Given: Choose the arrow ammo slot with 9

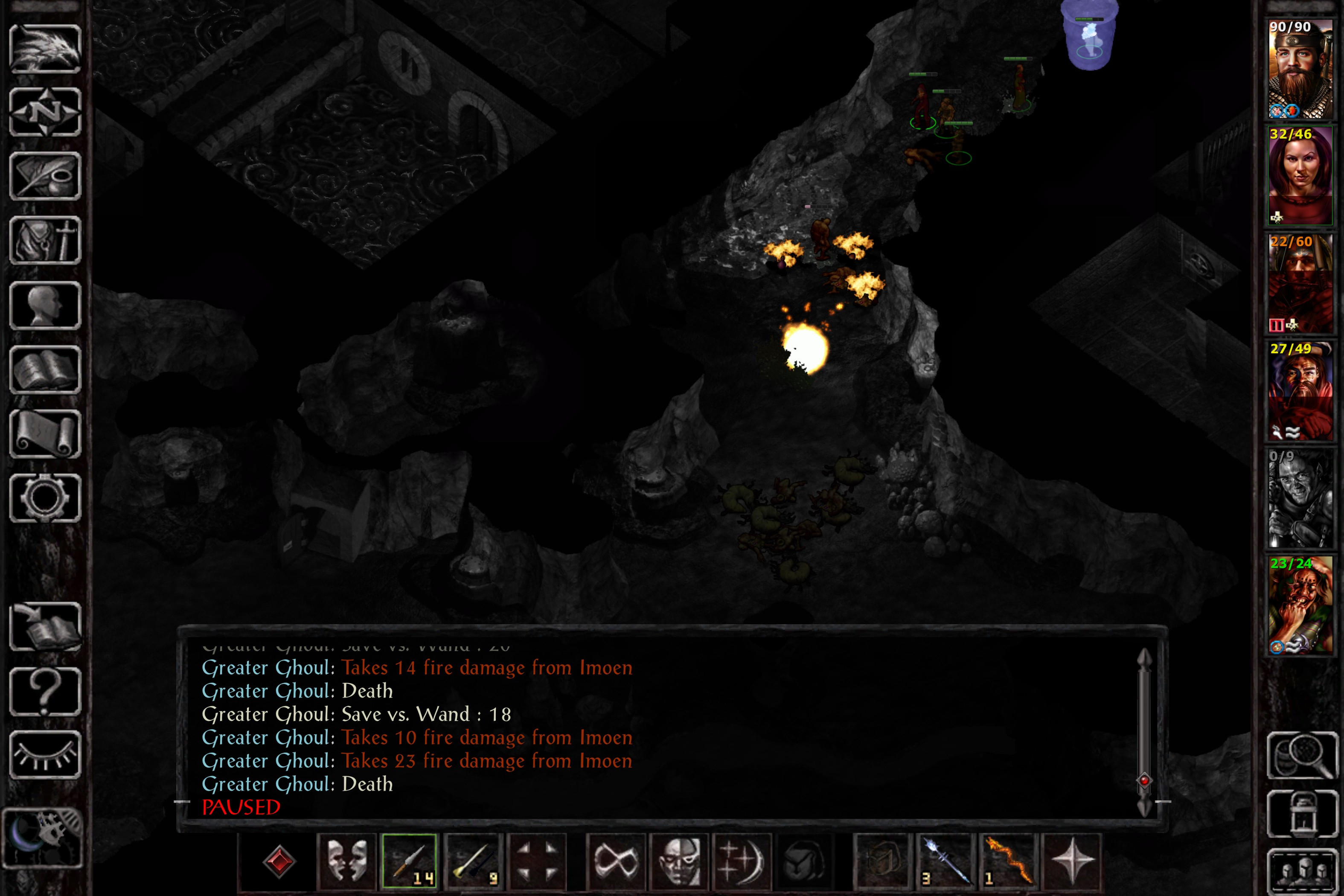Looking at the screenshot, I should [x=472, y=861].
